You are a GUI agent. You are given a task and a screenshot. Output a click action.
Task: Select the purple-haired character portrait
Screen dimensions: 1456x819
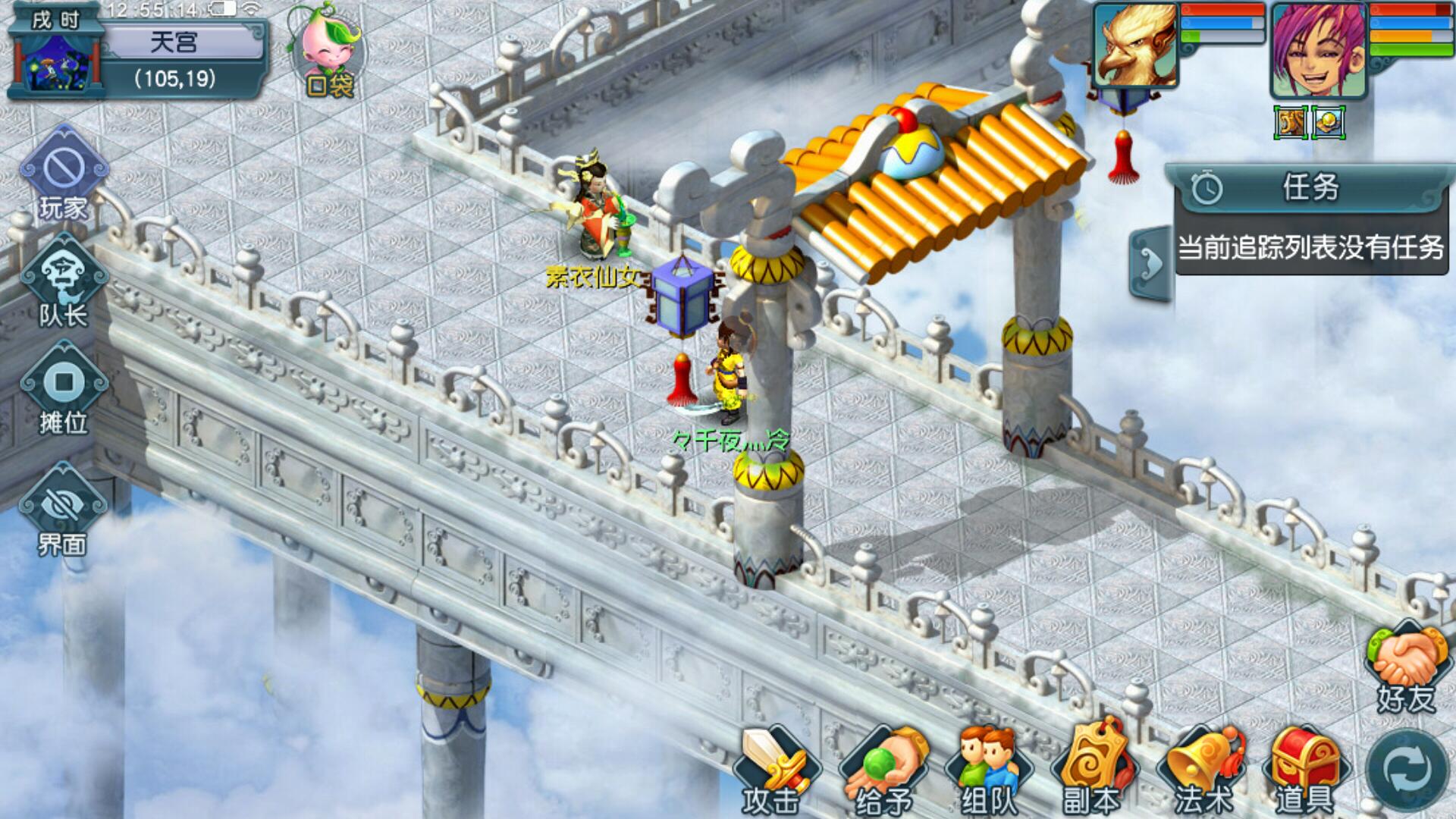[x=1318, y=50]
